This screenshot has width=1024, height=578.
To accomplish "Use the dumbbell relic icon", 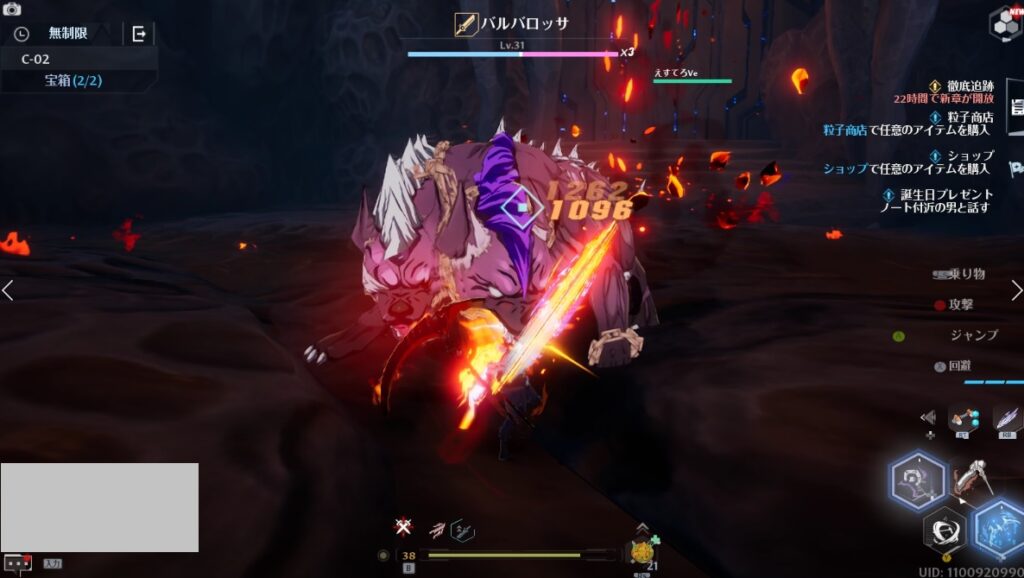I will (964, 418).
